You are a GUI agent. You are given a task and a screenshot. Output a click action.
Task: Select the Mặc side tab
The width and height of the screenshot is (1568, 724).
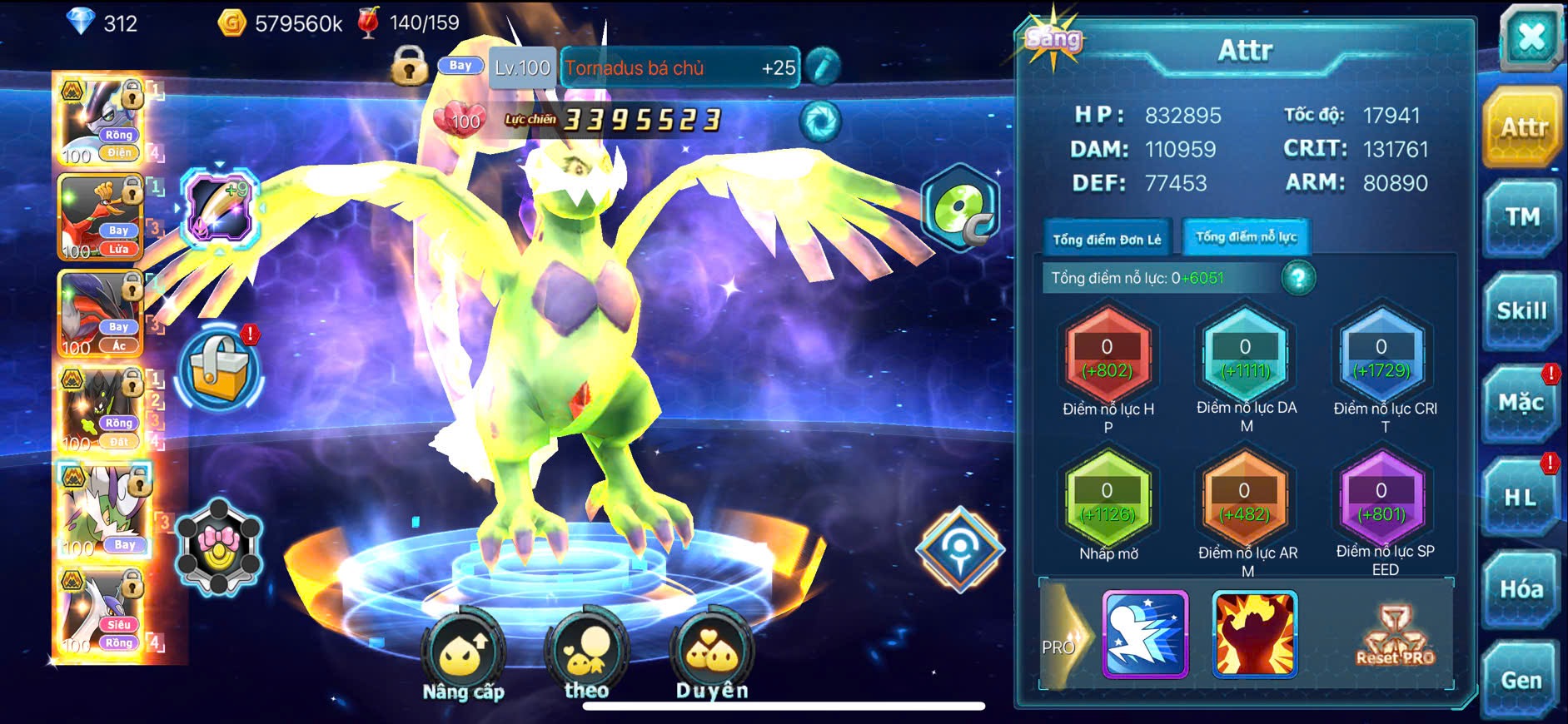point(1522,404)
